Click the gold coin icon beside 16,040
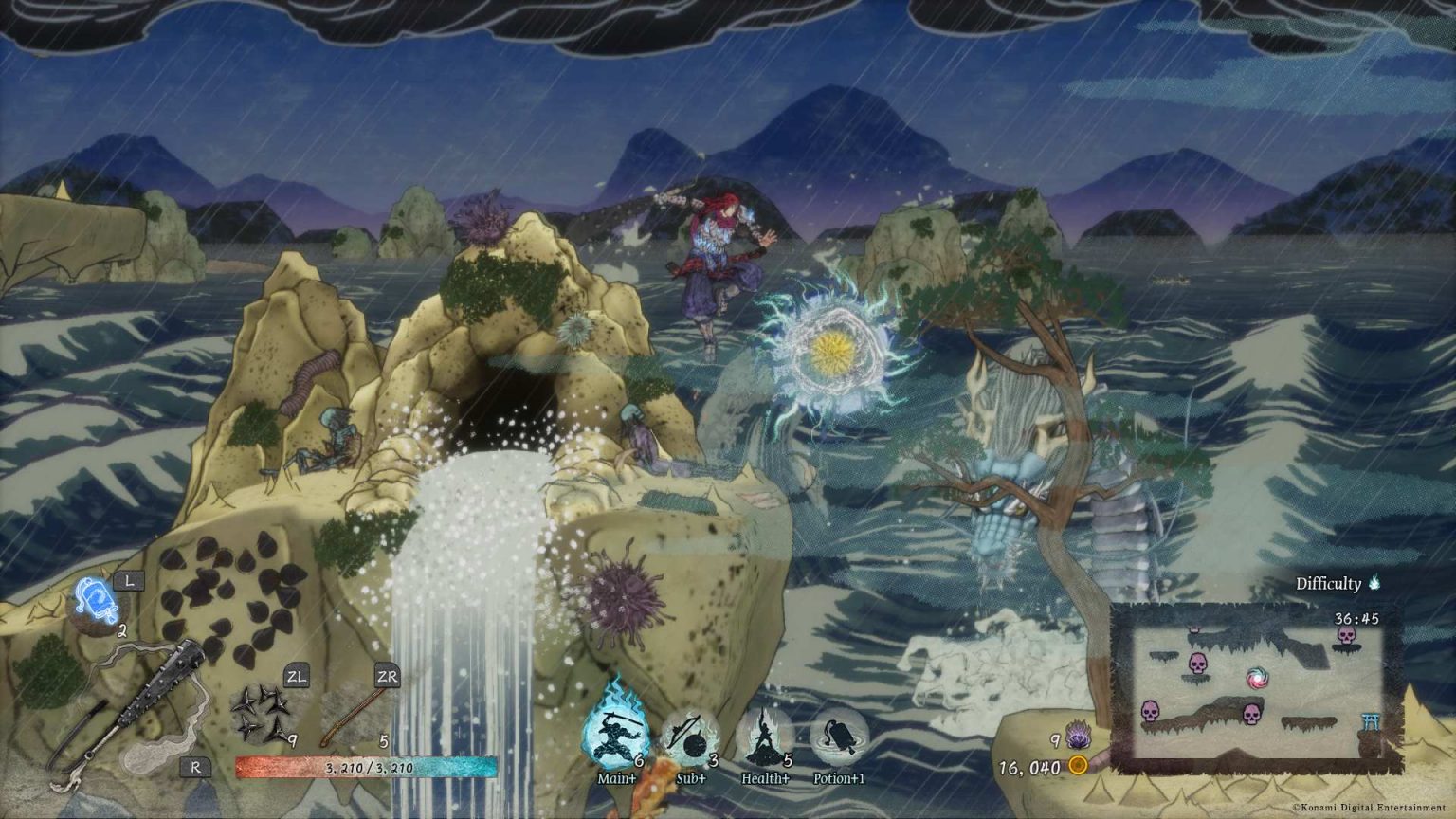The height and width of the screenshot is (819, 1456). point(1077,764)
